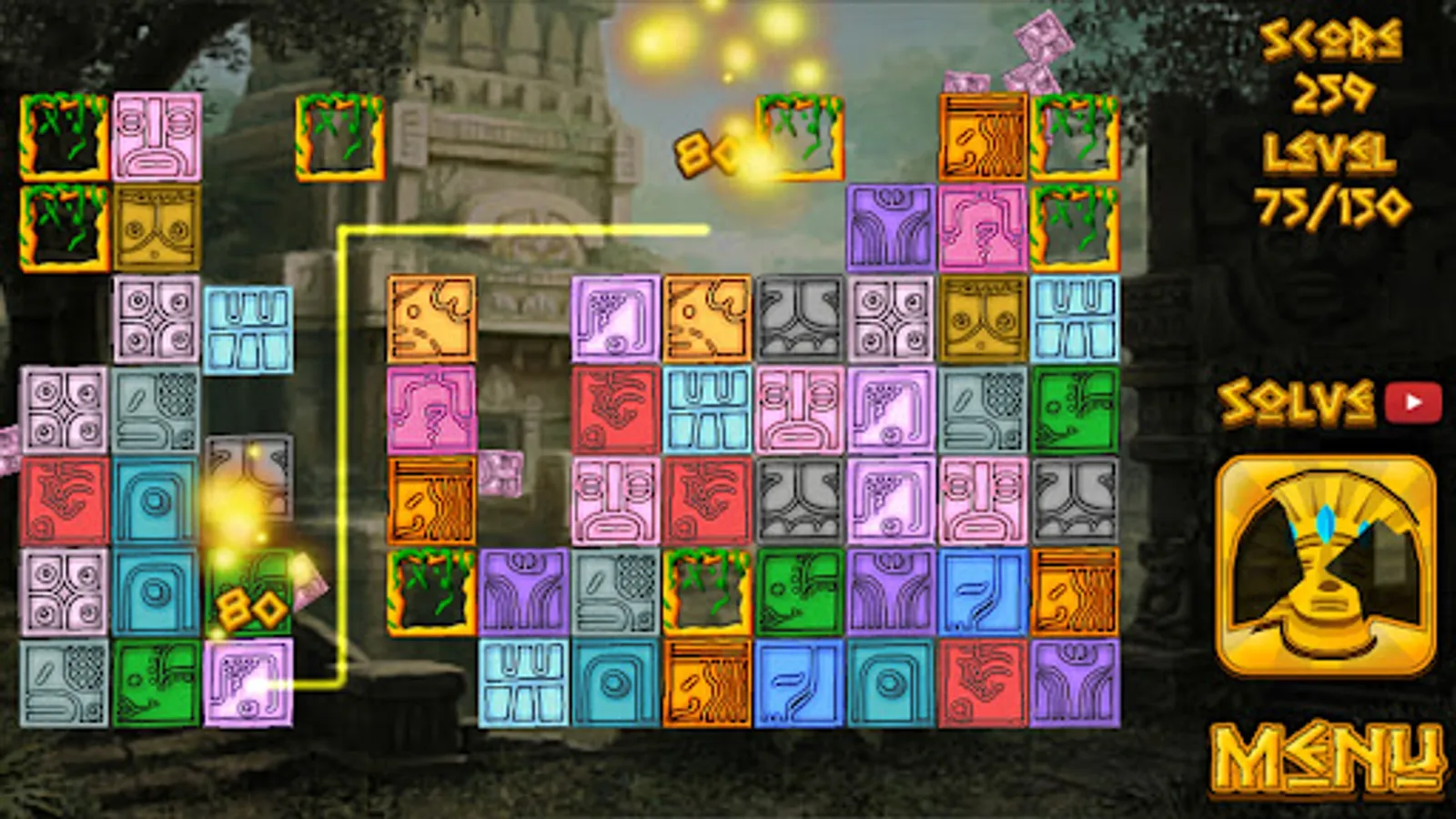Click a pink question-mark bell glyph tile
Image resolution: width=1456 pixels, height=819 pixels.
(x=981, y=227)
